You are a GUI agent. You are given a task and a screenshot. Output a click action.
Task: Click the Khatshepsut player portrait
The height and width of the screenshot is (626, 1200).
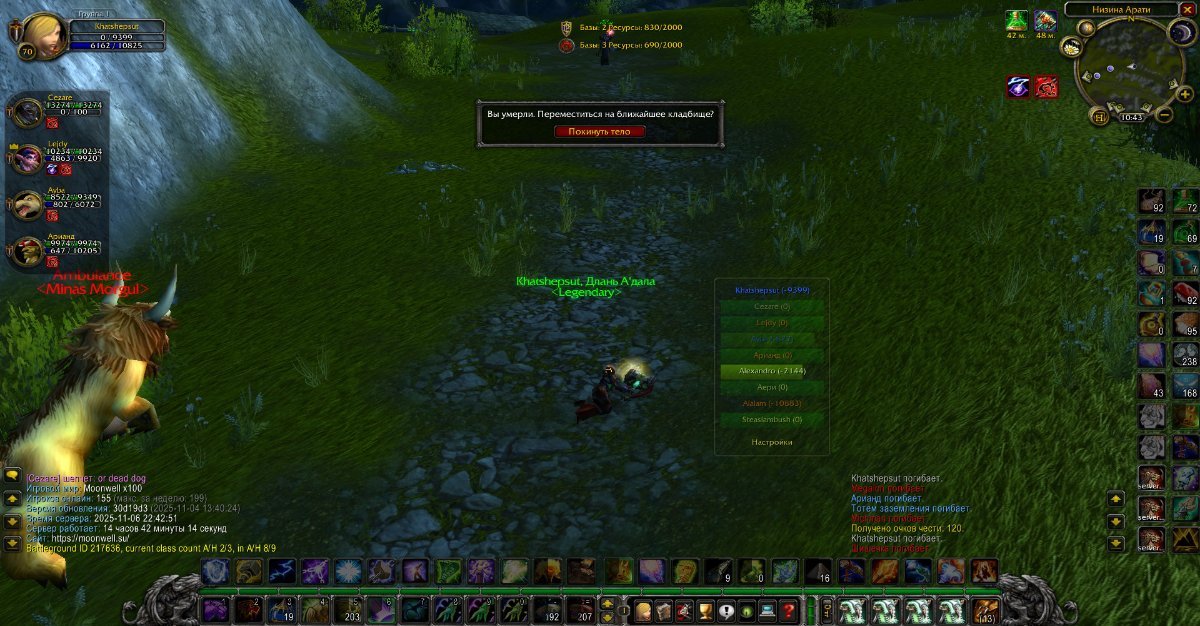(43, 37)
